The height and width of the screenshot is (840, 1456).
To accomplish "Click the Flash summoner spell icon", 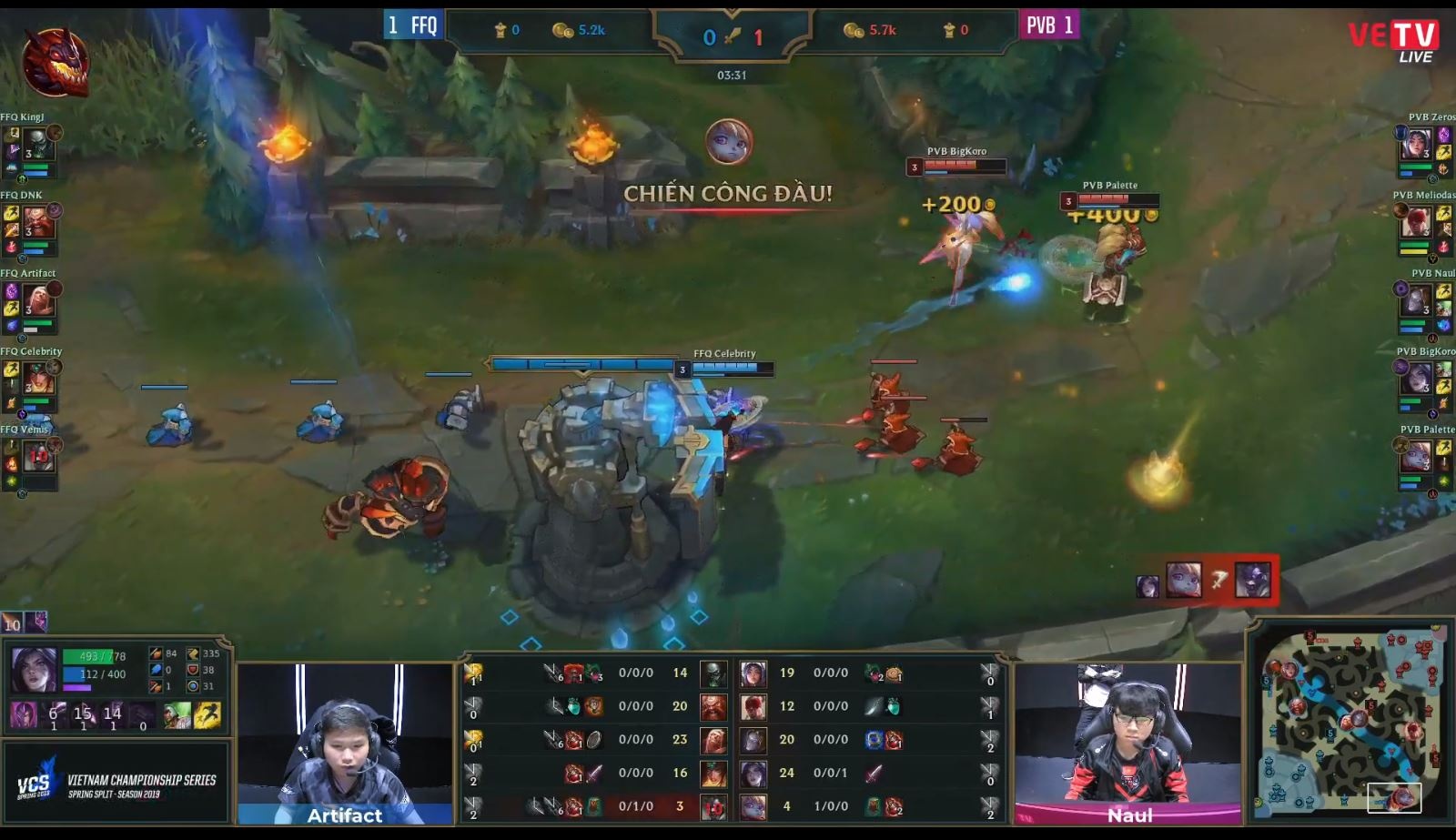I will click(x=207, y=715).
